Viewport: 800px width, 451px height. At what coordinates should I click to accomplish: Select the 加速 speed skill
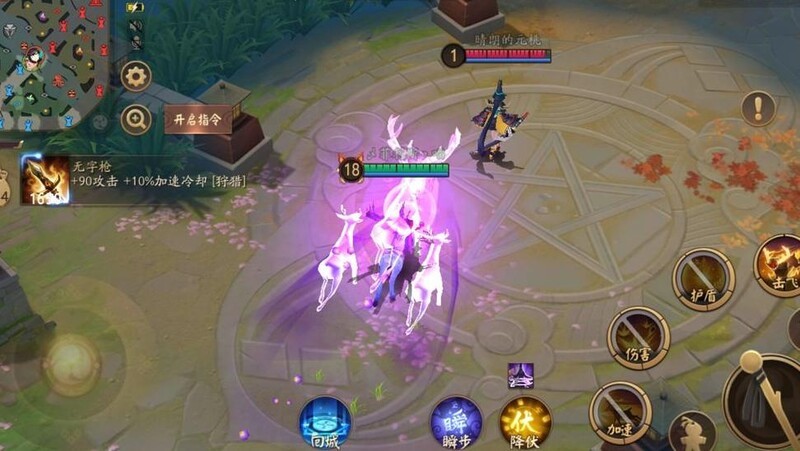[620, 410]
